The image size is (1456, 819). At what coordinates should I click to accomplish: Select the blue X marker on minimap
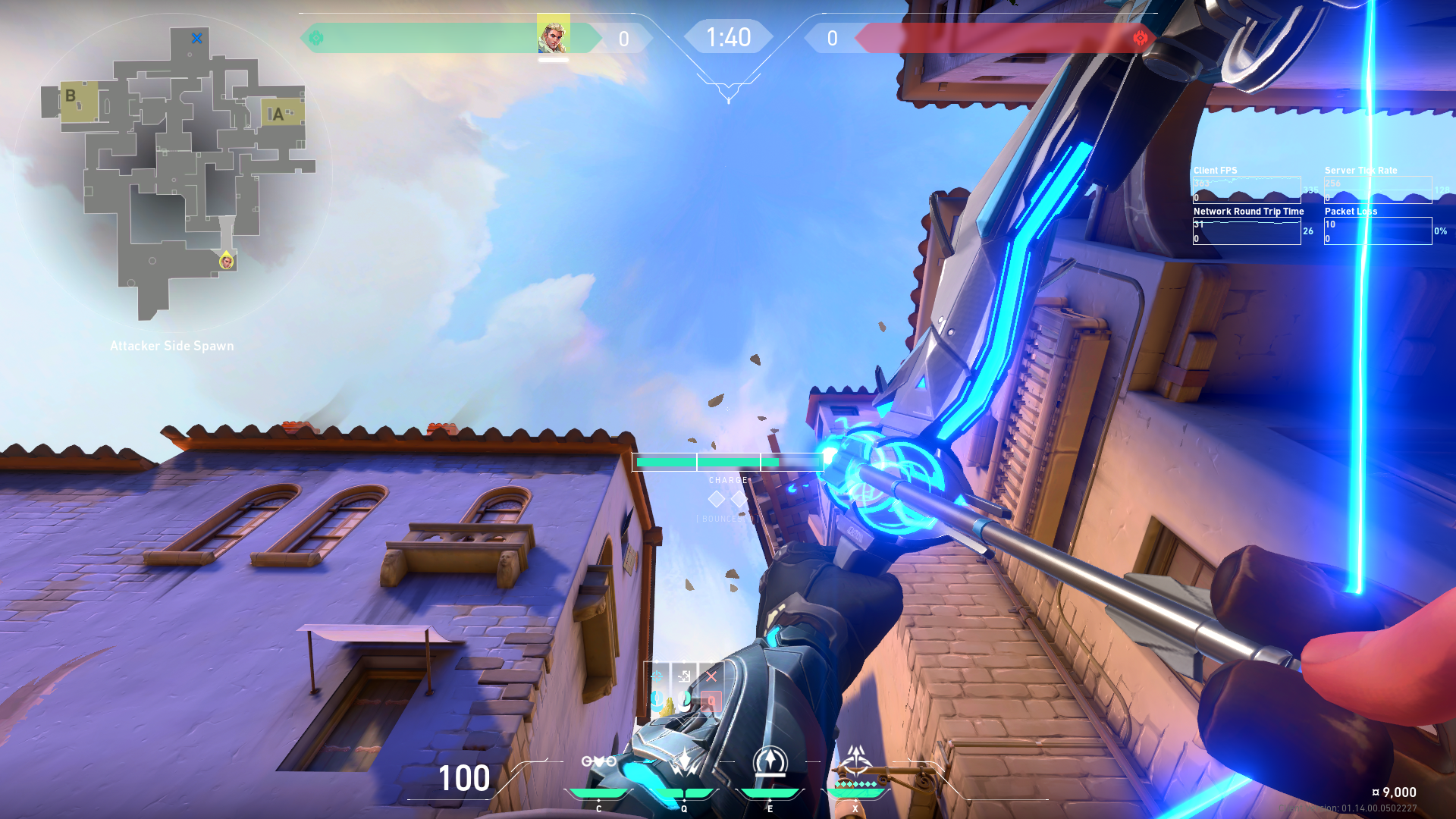(197, 38)
